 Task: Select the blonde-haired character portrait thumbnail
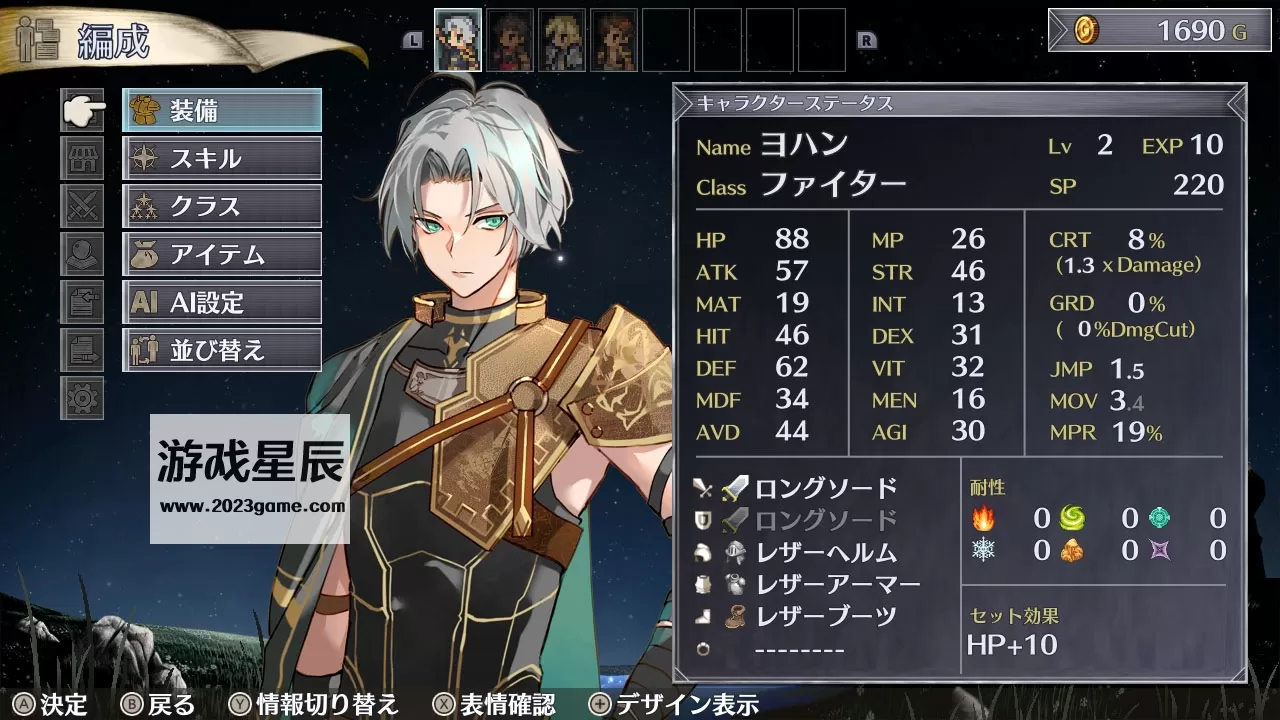pyautogui.click(x=562, y=40)
